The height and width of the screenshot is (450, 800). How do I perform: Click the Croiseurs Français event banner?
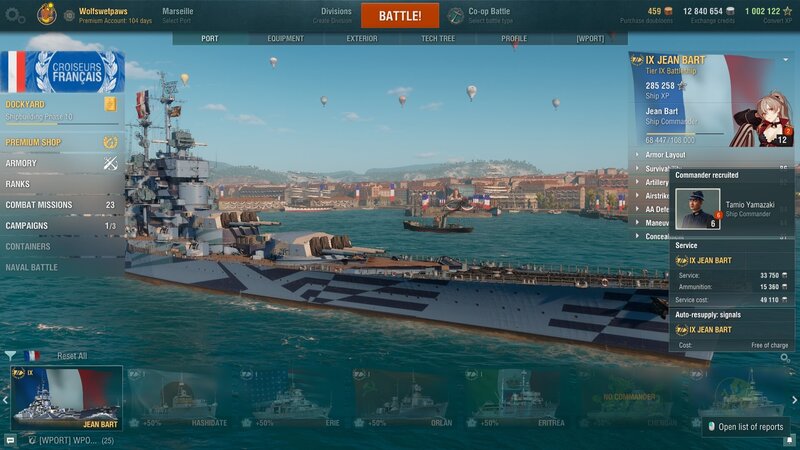click(x=62, y=71)
